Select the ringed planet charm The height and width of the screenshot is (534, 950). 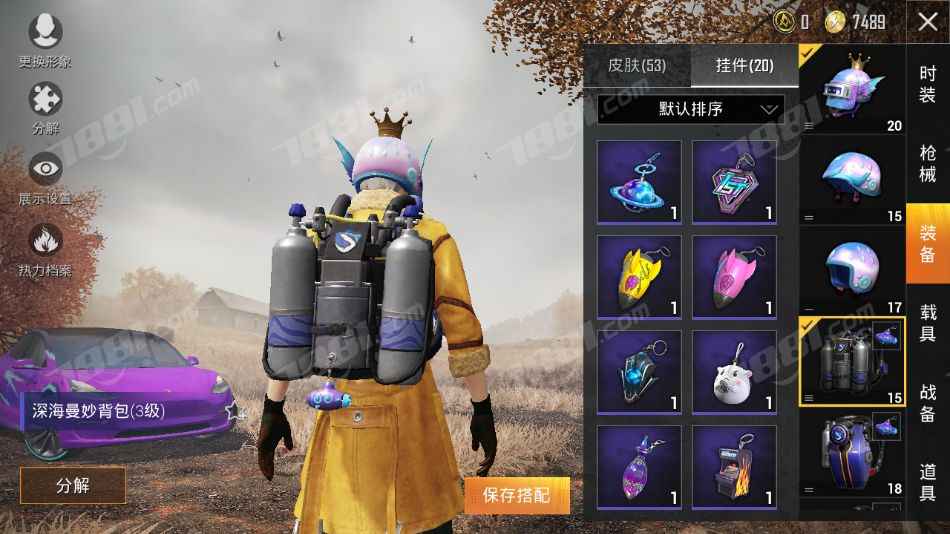pyautogui.click(x=639, y=181)
